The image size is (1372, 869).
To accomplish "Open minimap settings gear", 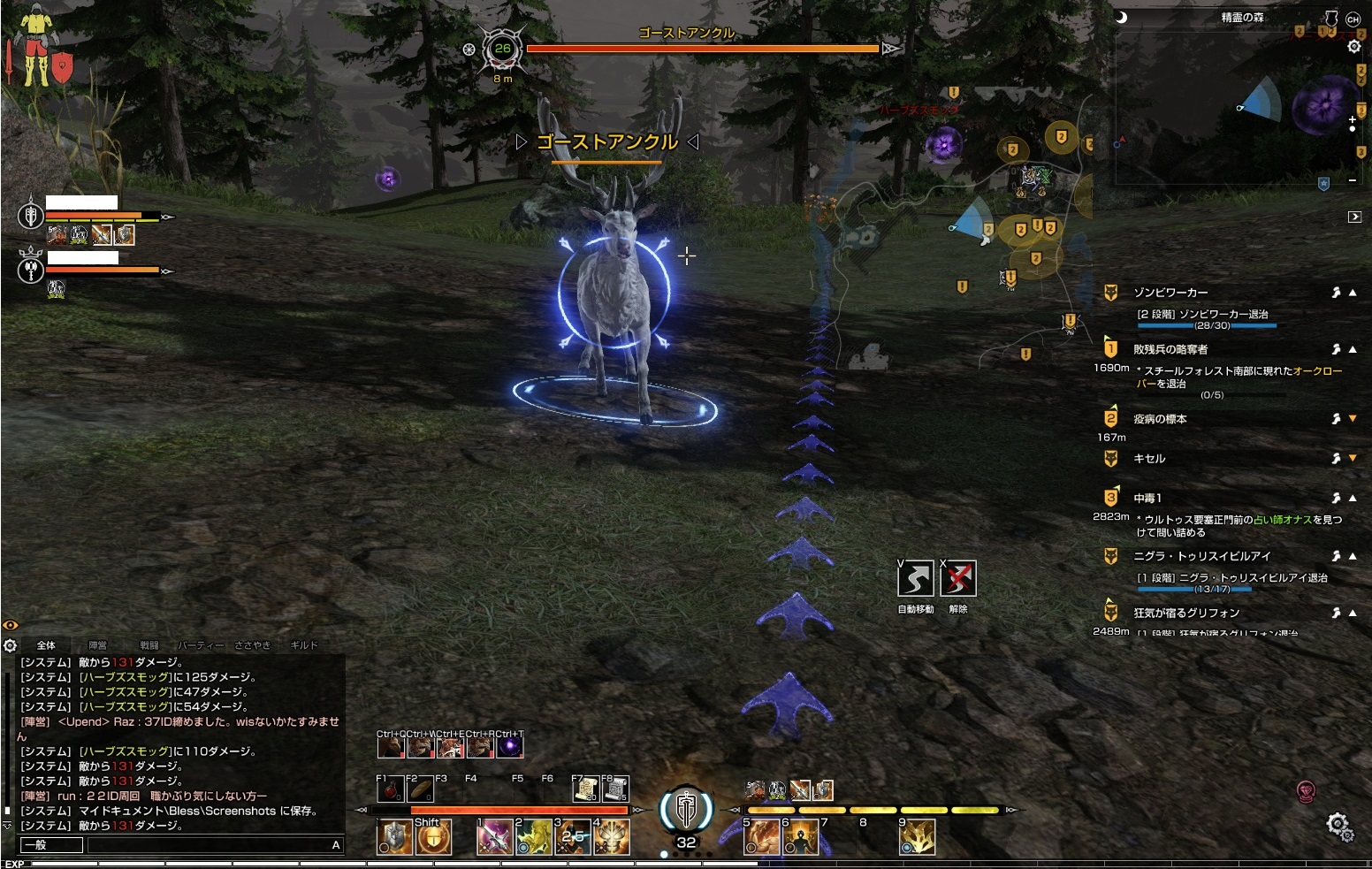I will (x=1353, y=47).
